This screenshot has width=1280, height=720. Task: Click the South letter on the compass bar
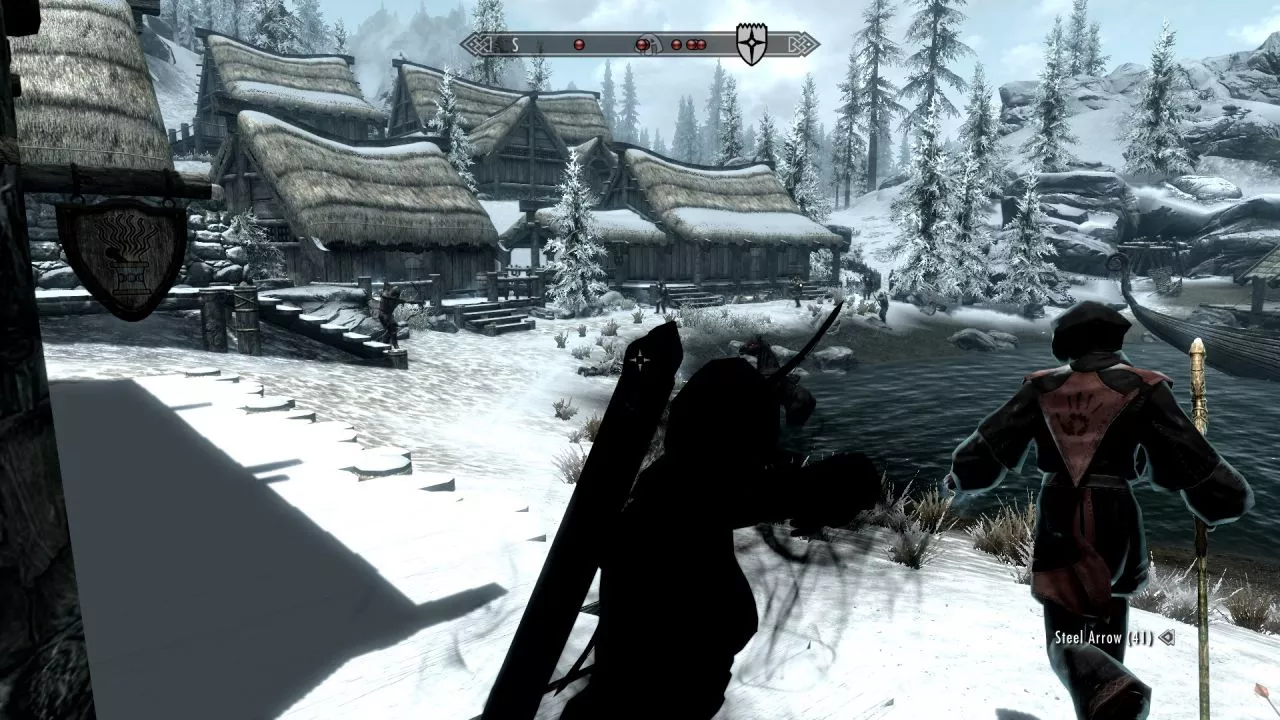click(x=514, y=44)
